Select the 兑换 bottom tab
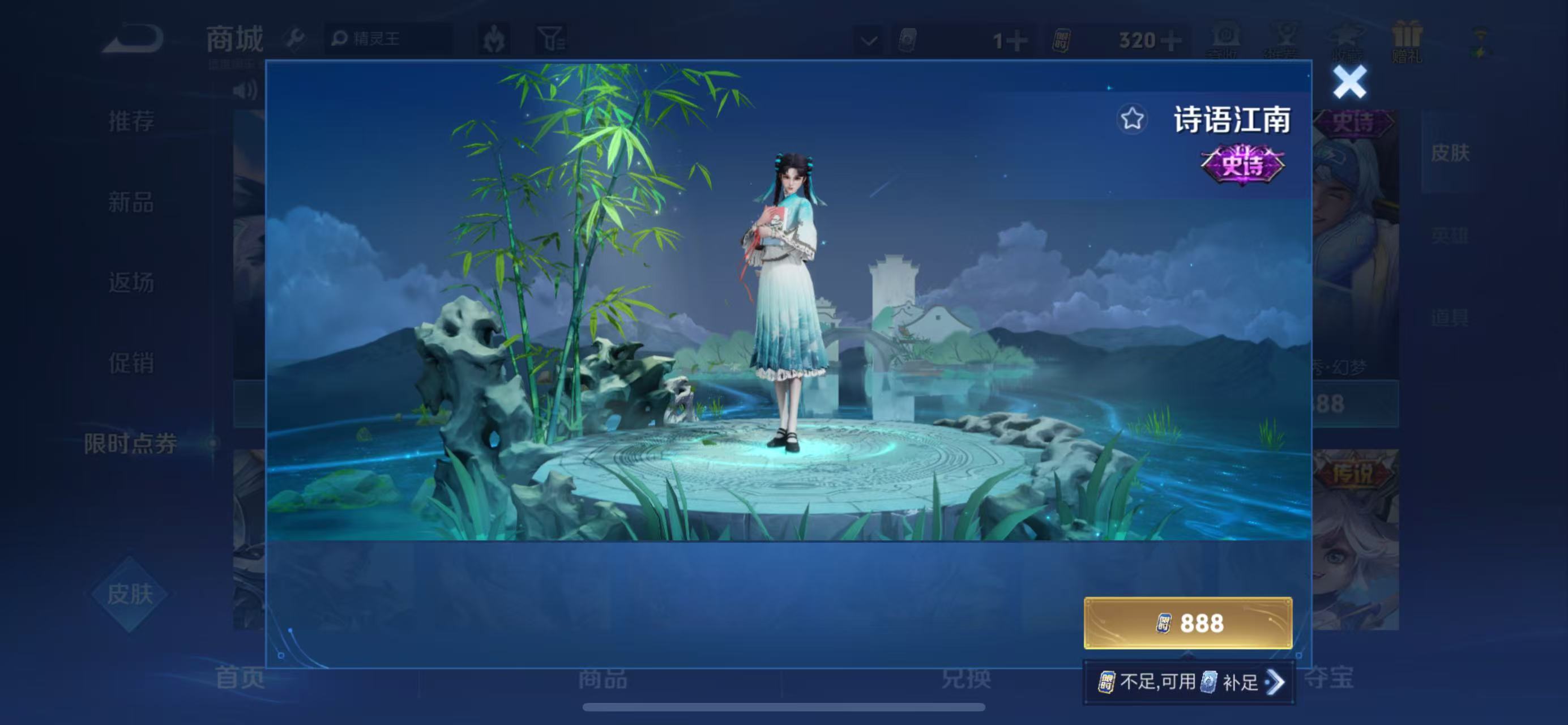Viewport: 1568px width, 725px height. click(x=966, y=678)
